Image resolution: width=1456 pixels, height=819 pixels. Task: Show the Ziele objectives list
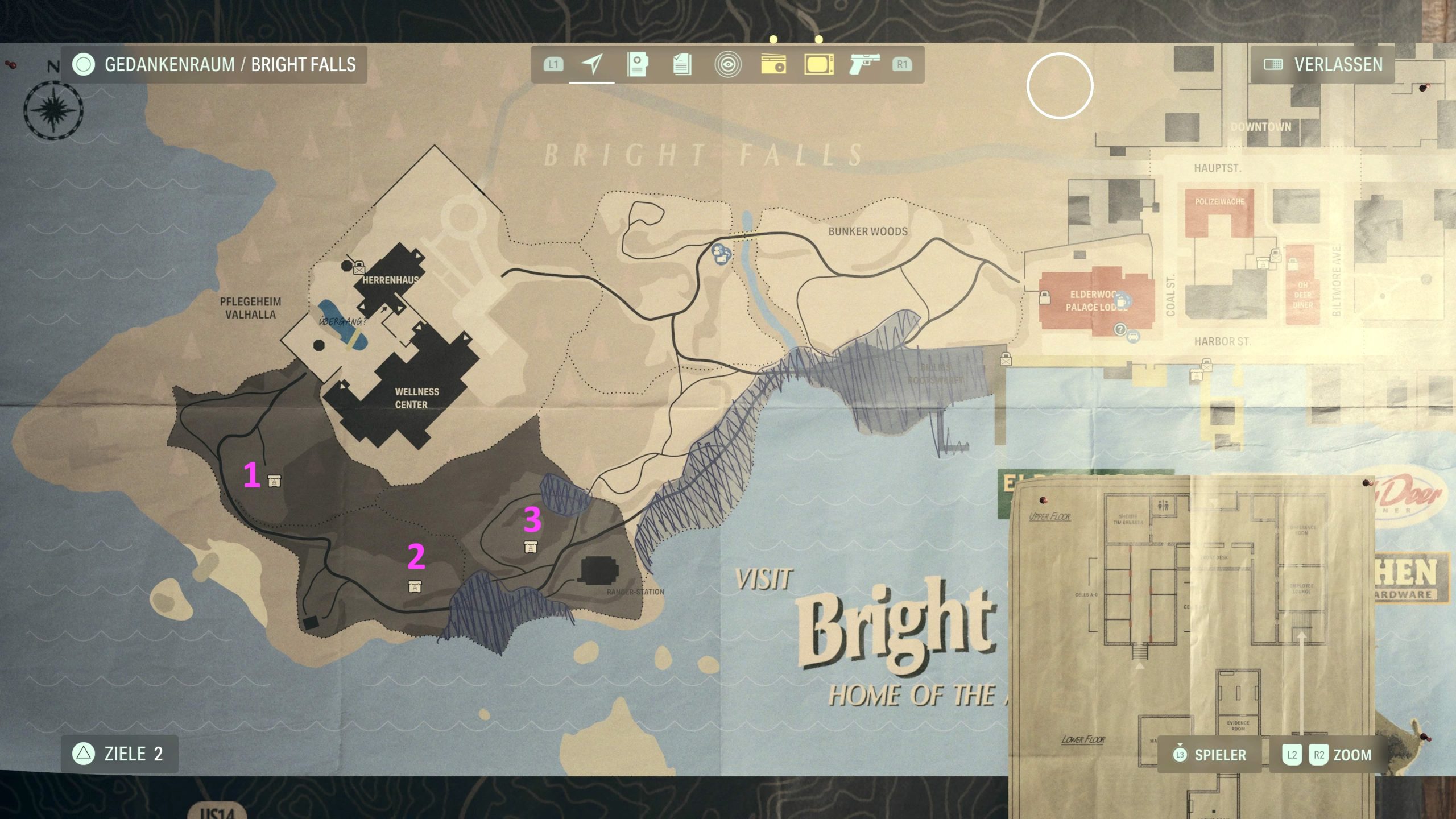[119, 754]
